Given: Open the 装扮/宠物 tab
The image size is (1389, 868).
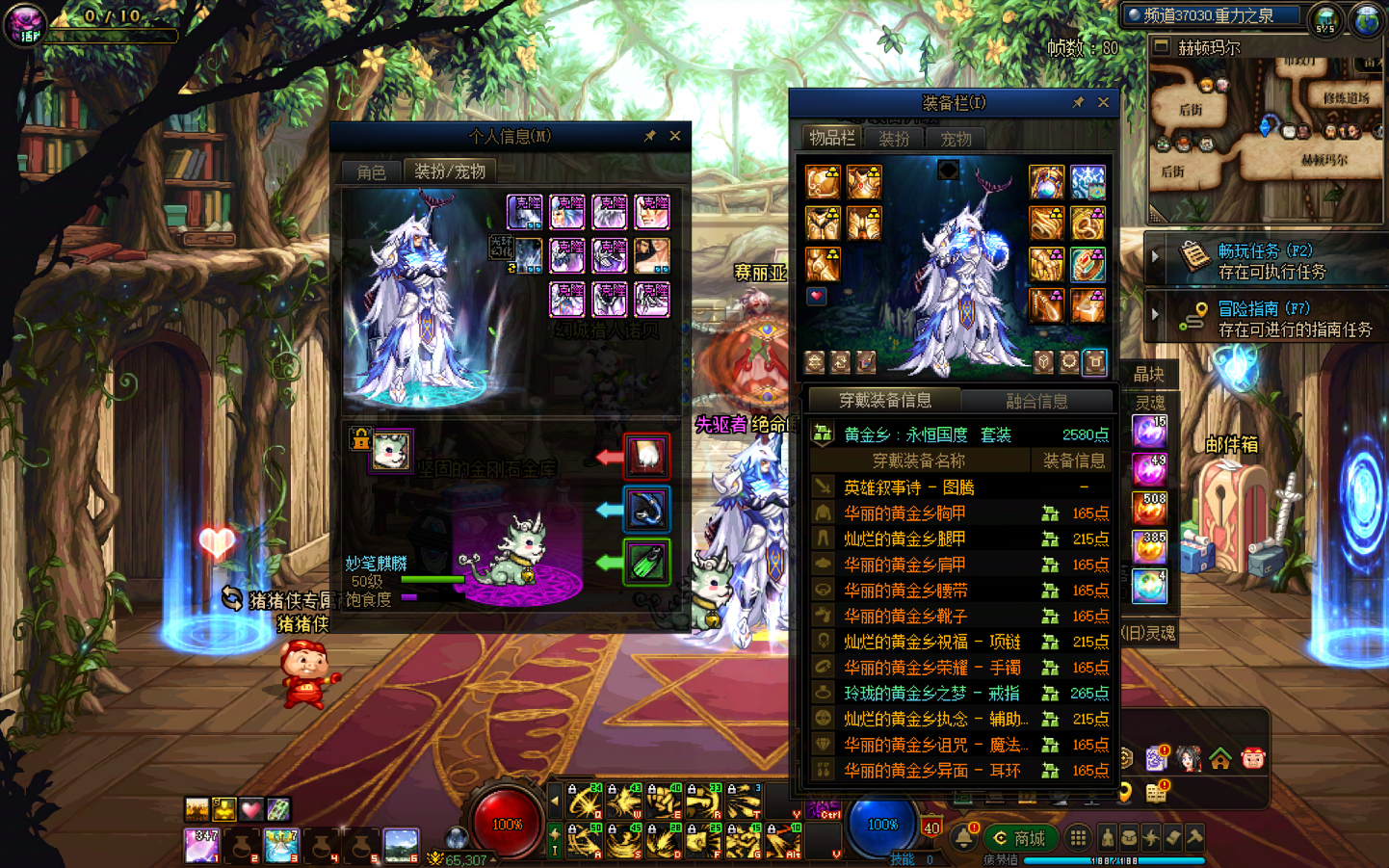Looking at the screenshot, I should (450, 171).
